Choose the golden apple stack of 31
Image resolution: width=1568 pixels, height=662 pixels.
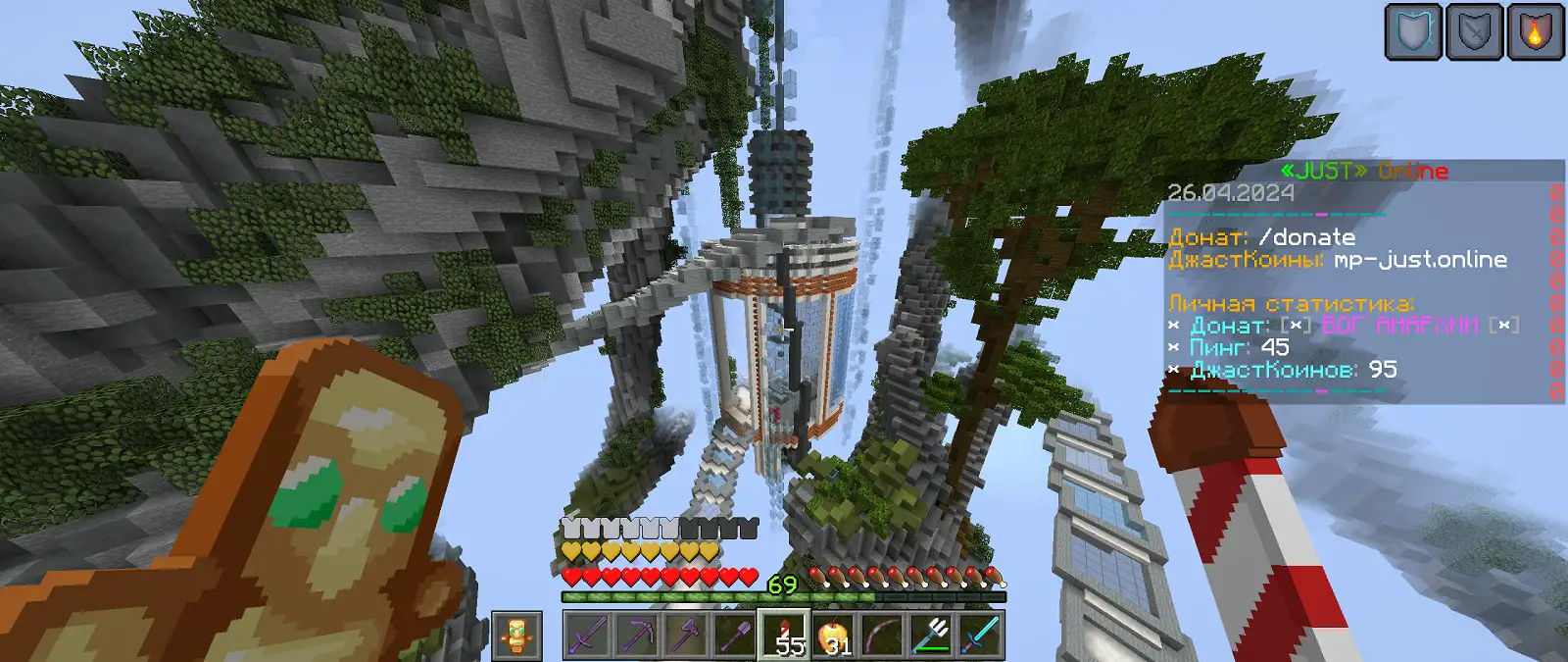(x=834, y=636)
